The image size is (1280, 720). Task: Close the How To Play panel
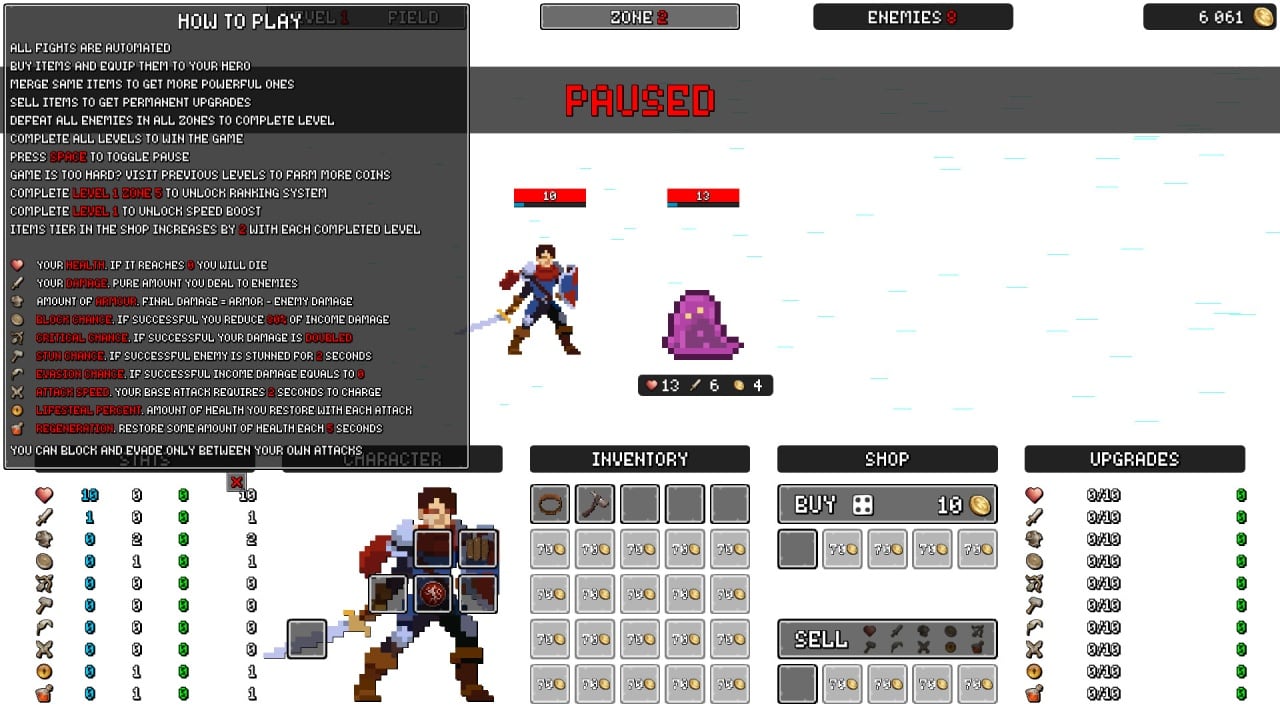[237, 482]
